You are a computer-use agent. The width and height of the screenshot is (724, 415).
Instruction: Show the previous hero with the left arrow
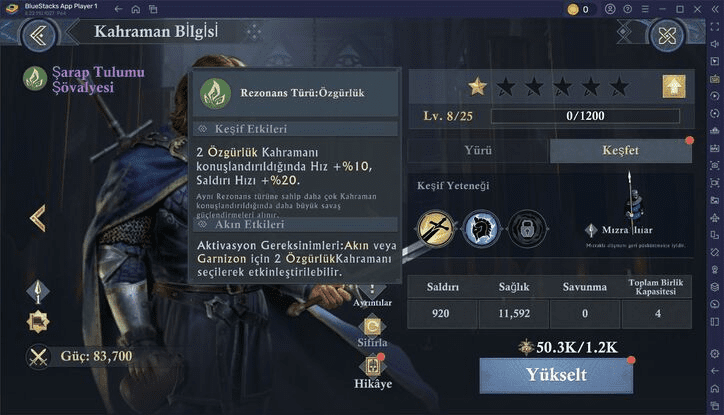pos(38,218)
